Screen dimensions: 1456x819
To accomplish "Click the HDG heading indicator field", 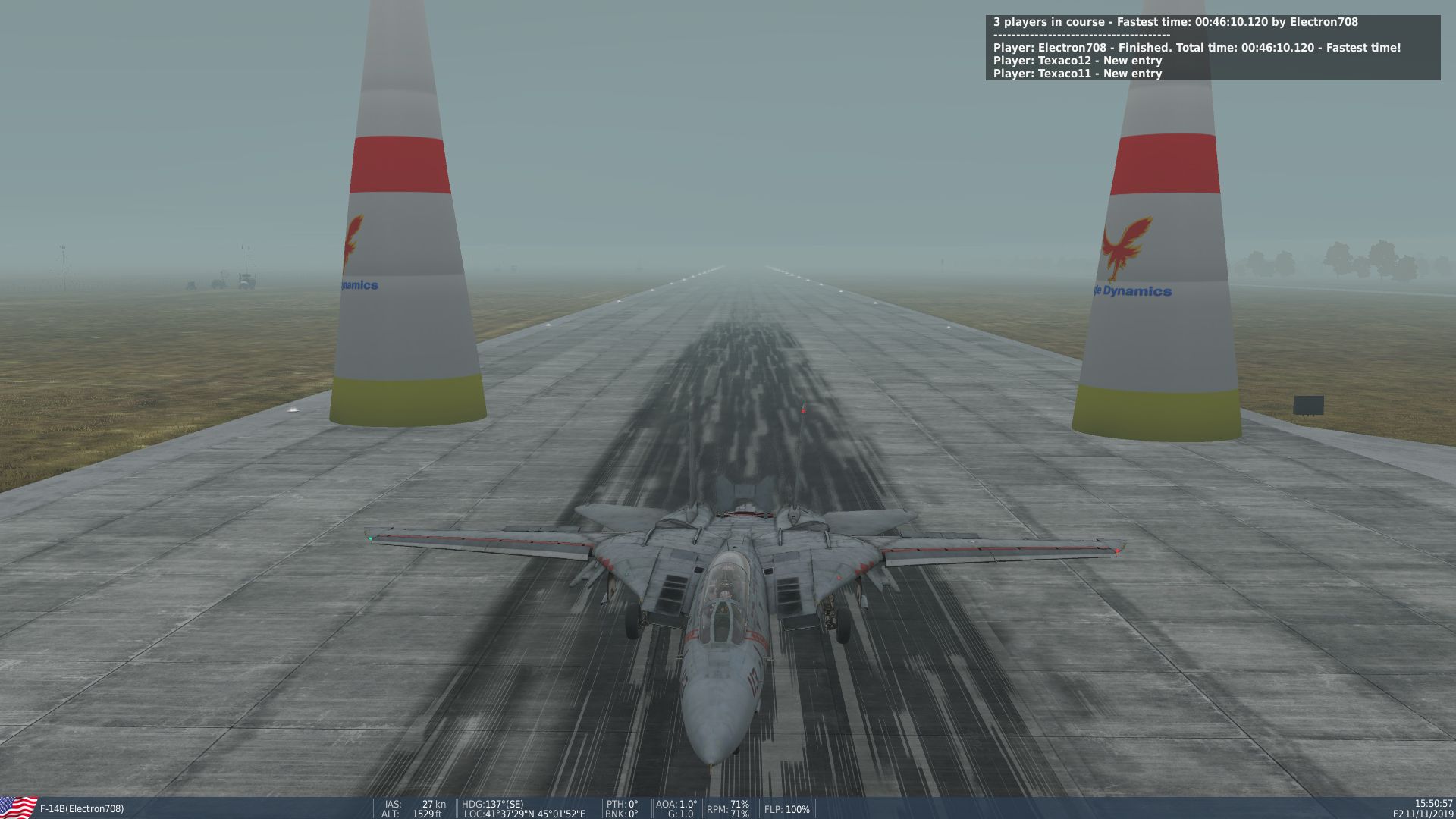I will [x=493, y=805].
